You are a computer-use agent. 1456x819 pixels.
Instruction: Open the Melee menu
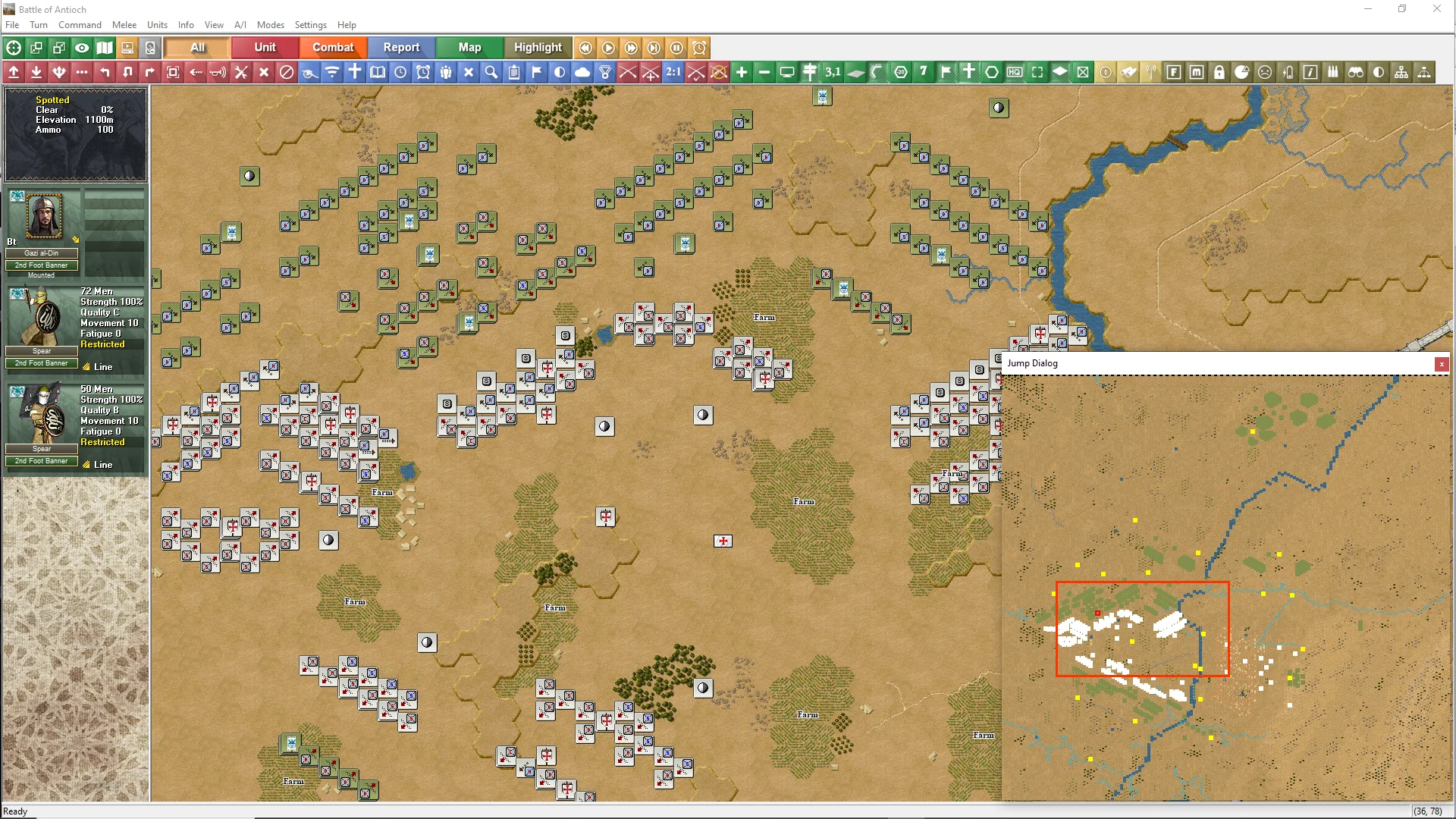click(x=124, y=25)
